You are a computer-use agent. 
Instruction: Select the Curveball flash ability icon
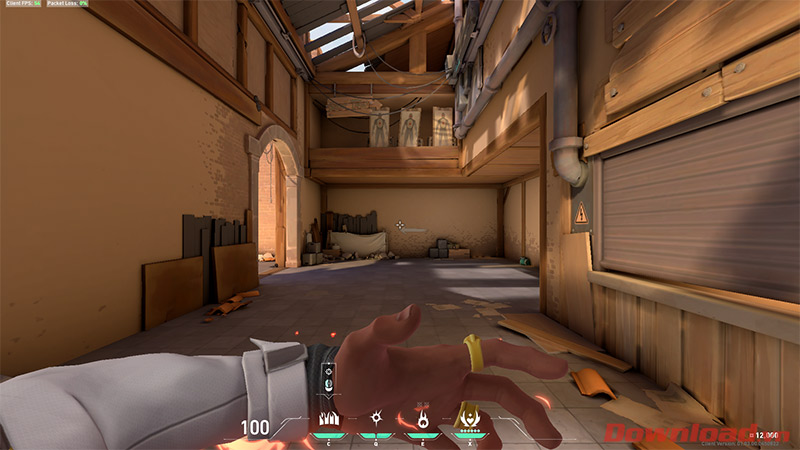click(375, 418)
